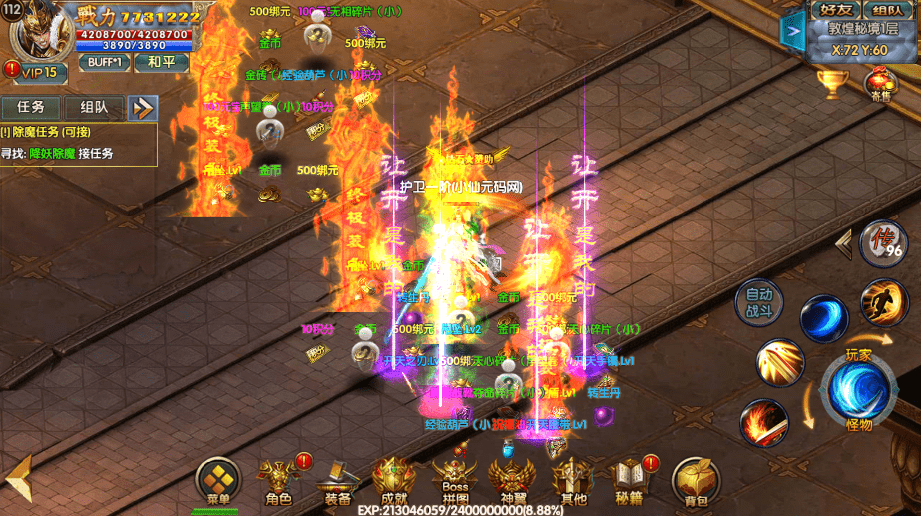Activate the golden sprinting figure skill
Screen dimensions: 921x516
(884, 302)
